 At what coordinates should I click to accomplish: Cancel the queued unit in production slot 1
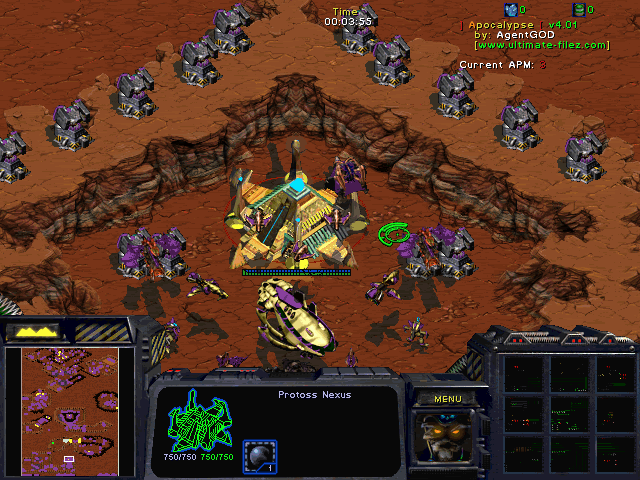coord(259,454)
